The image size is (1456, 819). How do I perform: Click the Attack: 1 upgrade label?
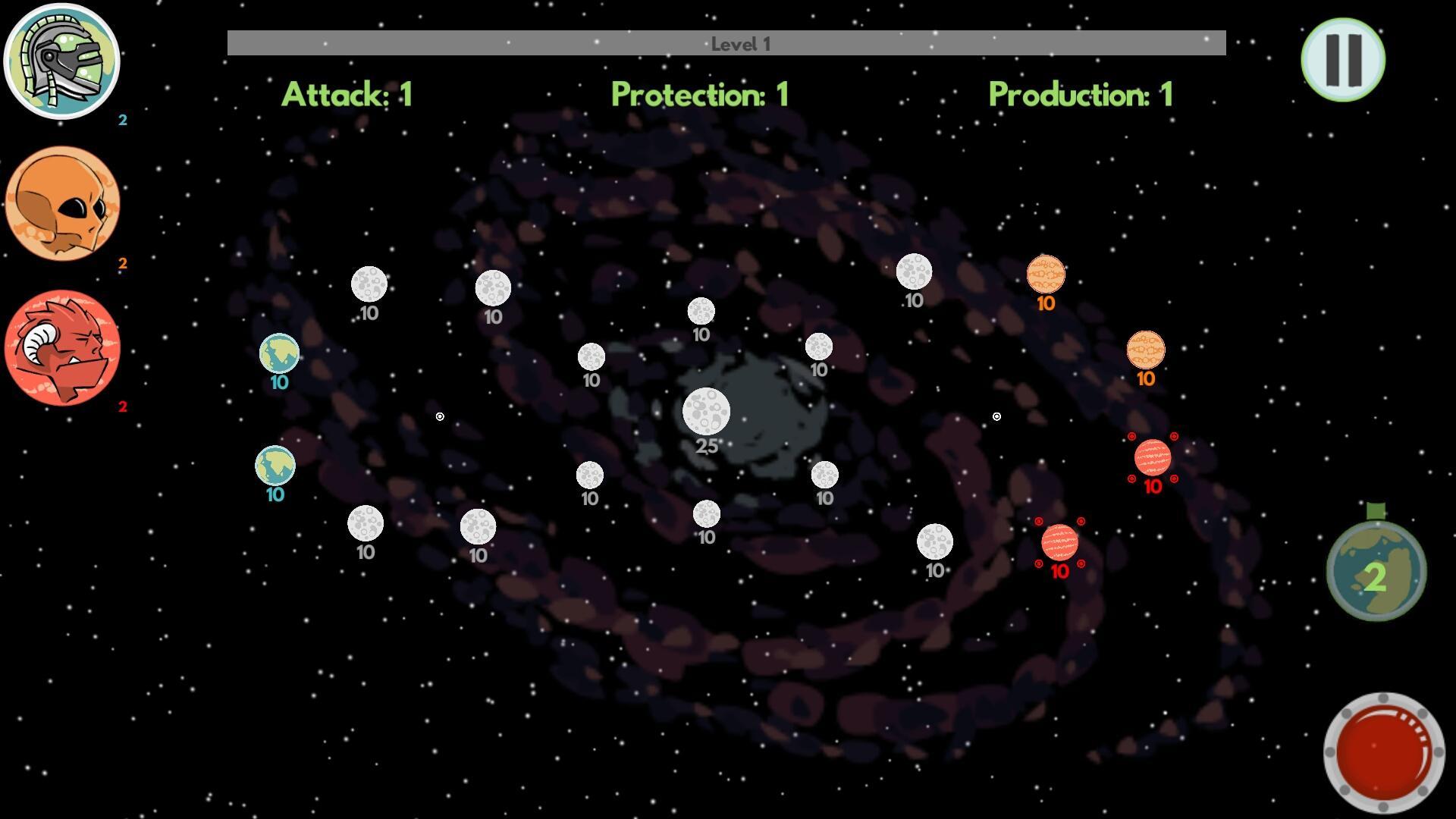coord(347,95)
